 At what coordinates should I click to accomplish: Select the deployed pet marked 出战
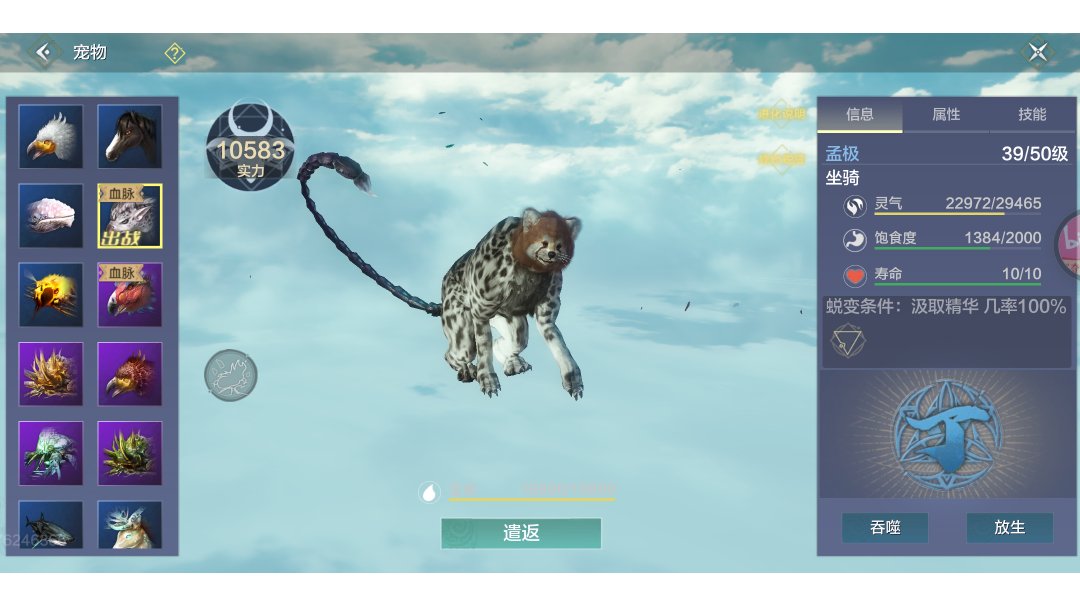(130, 216)
